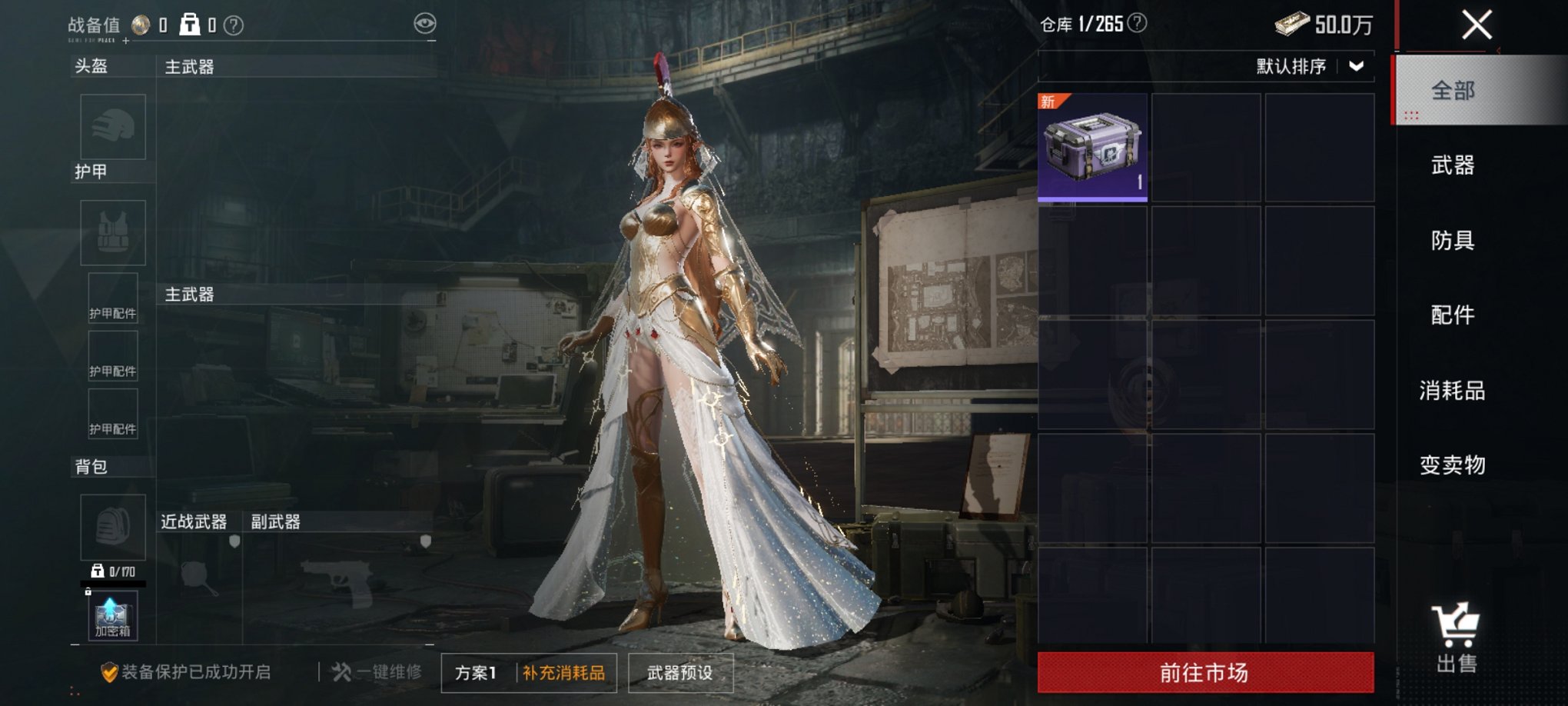Show the 配件 (Attachments) category
The height and width of the screenshot is (706, 1568).
pos(1453,315)
